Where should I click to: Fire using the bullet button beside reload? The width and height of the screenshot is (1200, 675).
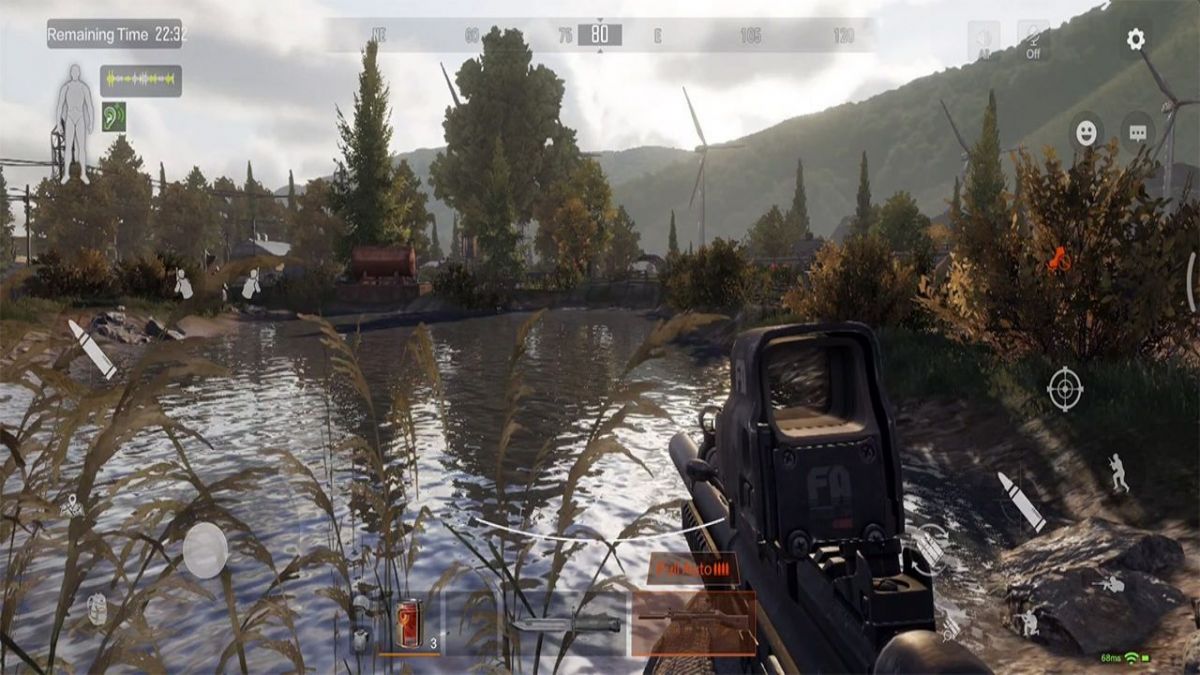pos(1021,501)
